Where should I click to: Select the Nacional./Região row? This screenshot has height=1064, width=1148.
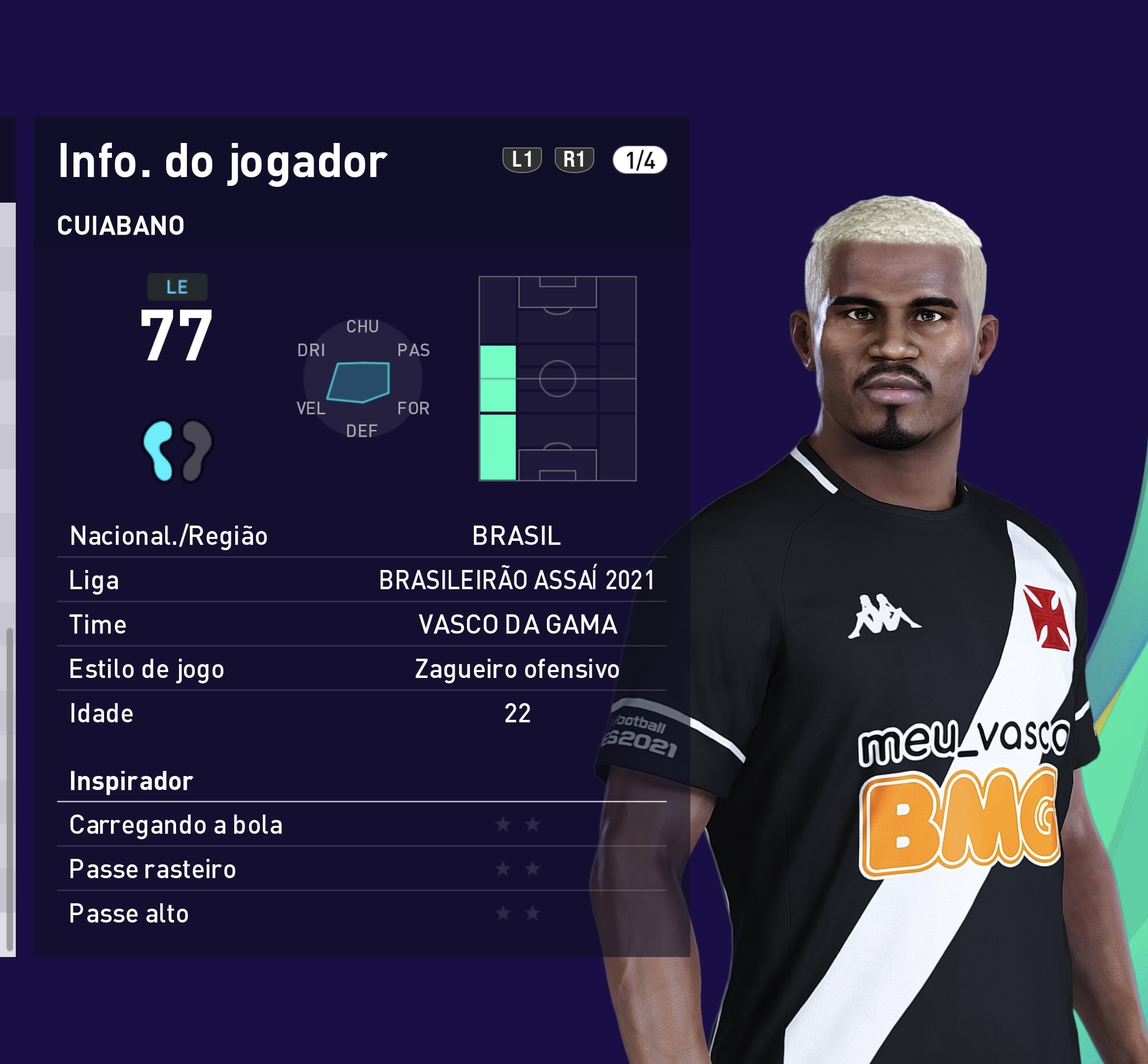point(361,536)
